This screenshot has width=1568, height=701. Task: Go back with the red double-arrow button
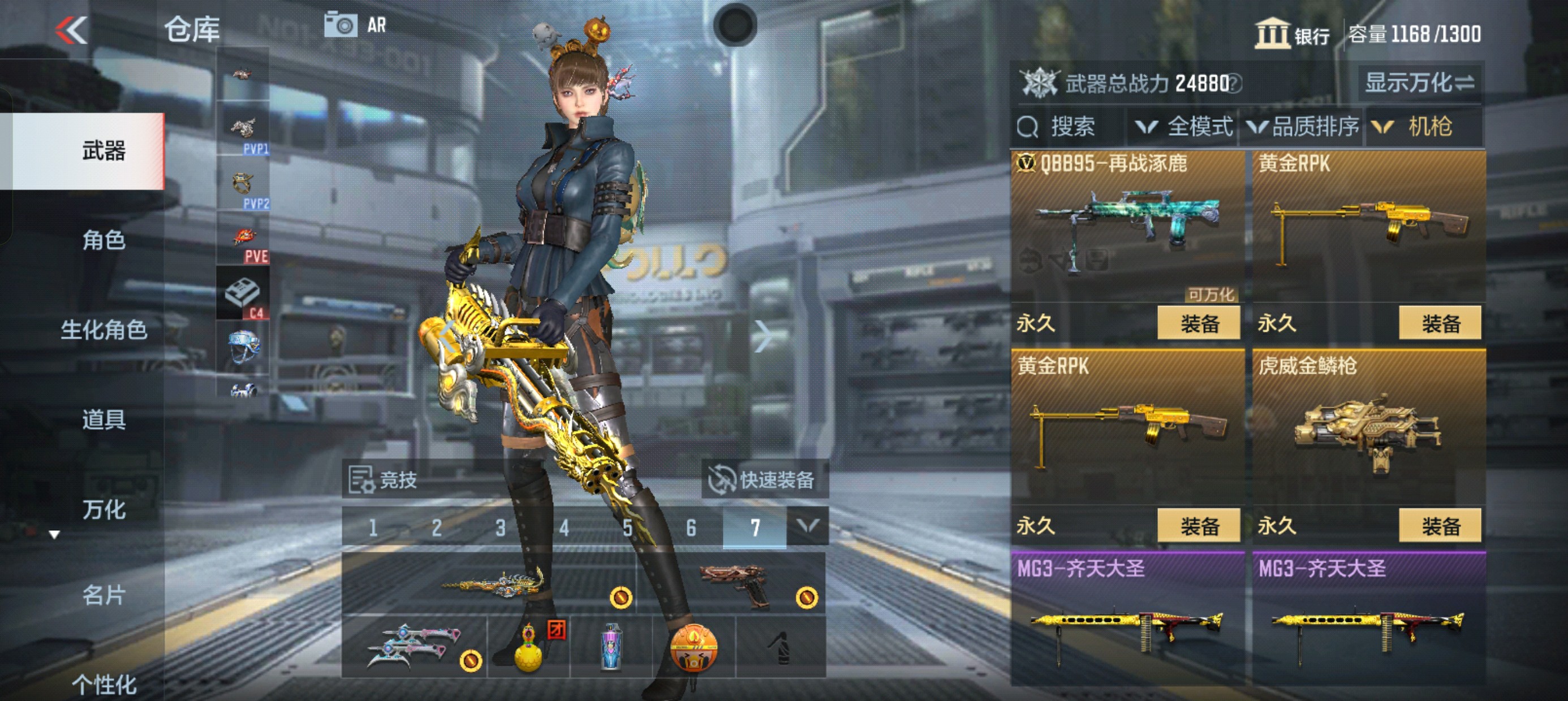[72, 31]
